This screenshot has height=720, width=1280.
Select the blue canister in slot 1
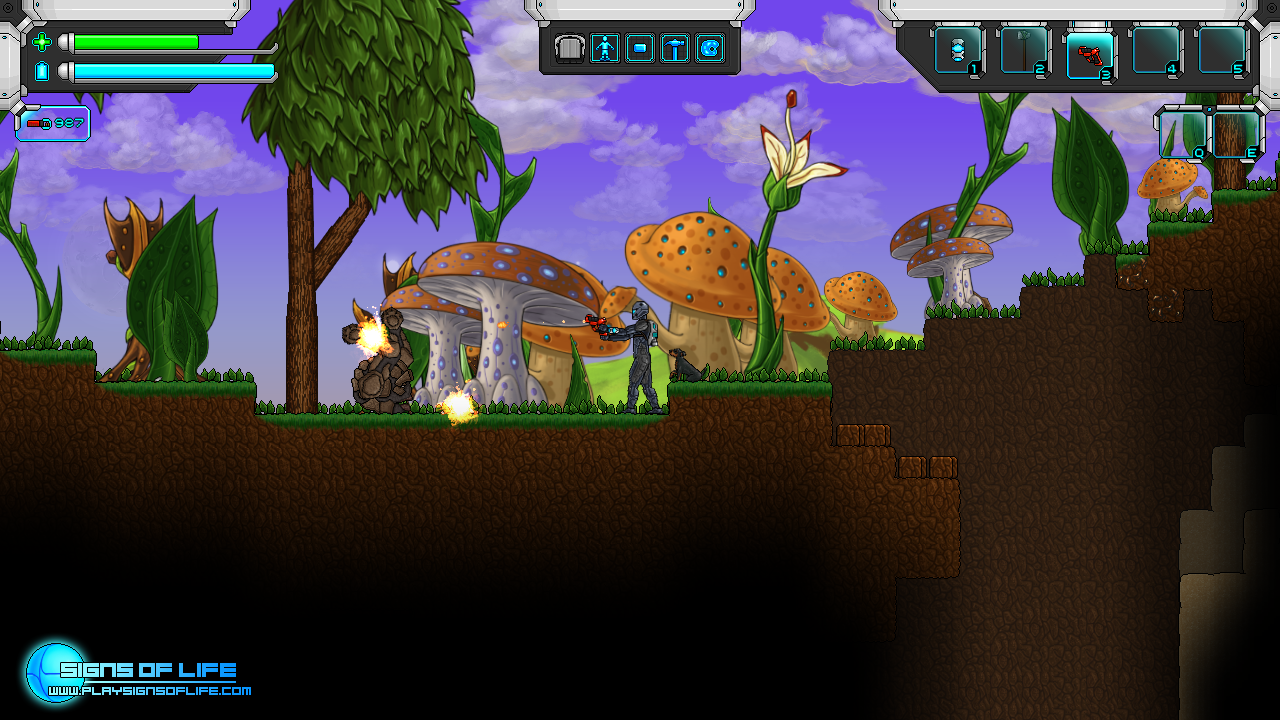958,50
